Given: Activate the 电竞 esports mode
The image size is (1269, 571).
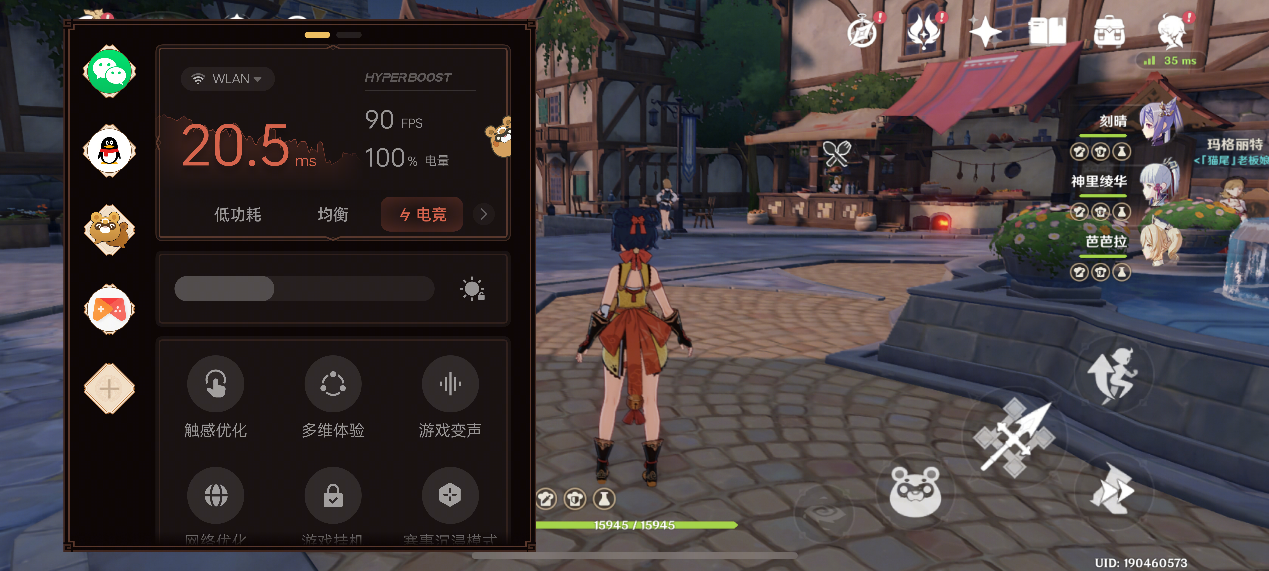Looking at the screenshot, I should click(x=421, y=214).
